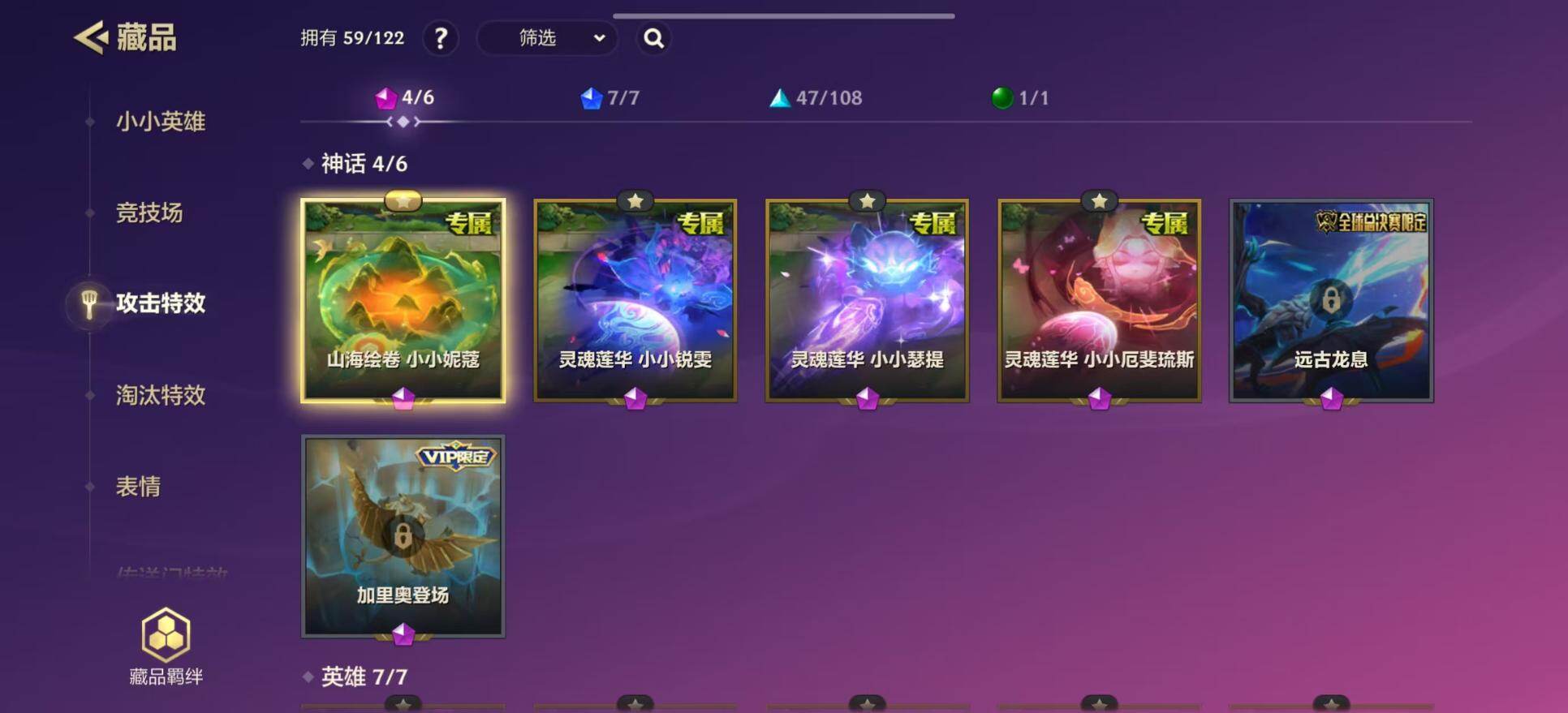Viewport: 1568px width, 713px height.
Task: Choose the 灵魂莲华 小小锐雯 card
Action: (x=635, y=301)
